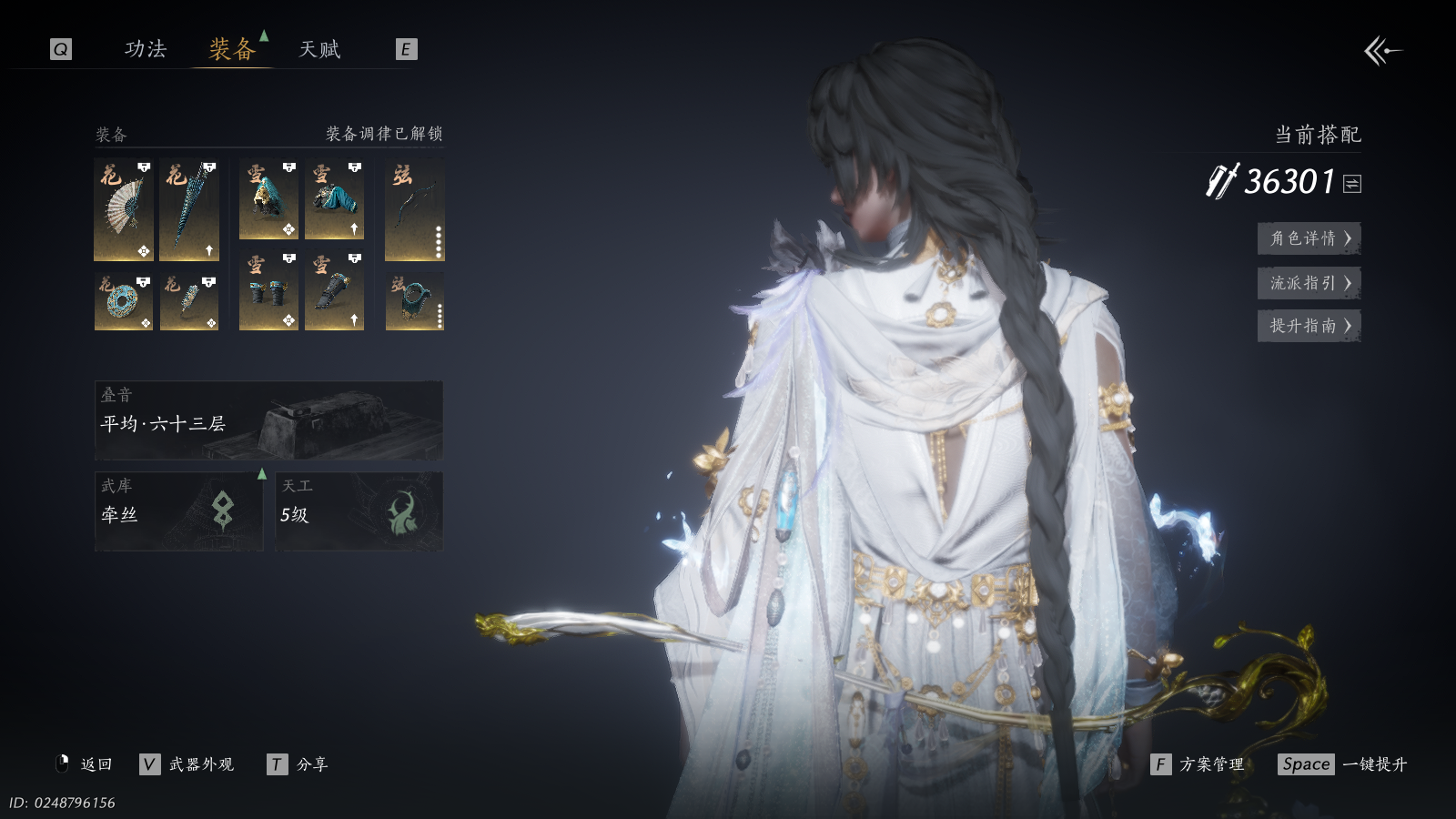The image size is (1456, 819).
Task: Select the archer thumb ring slot
Action: [414, 302]
